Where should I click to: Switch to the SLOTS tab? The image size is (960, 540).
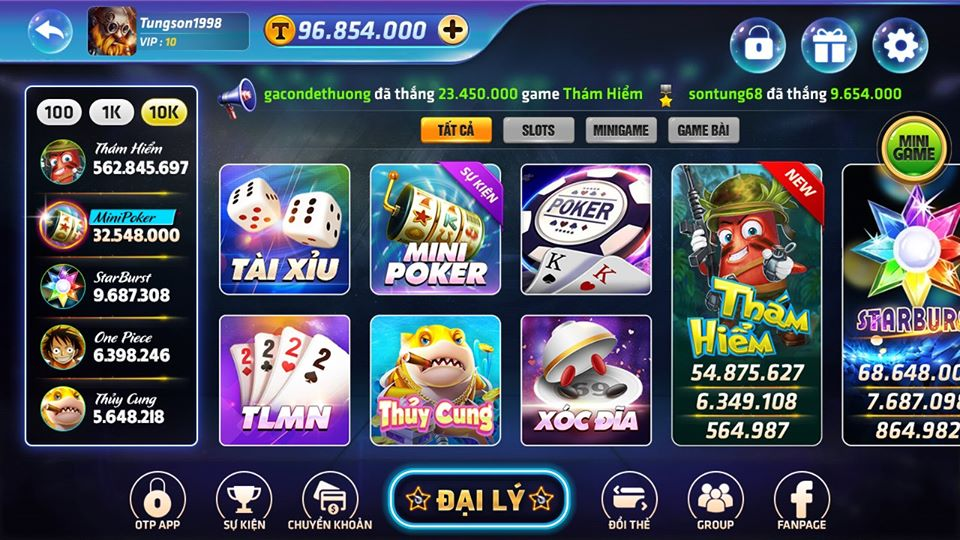tap(538, 130)
